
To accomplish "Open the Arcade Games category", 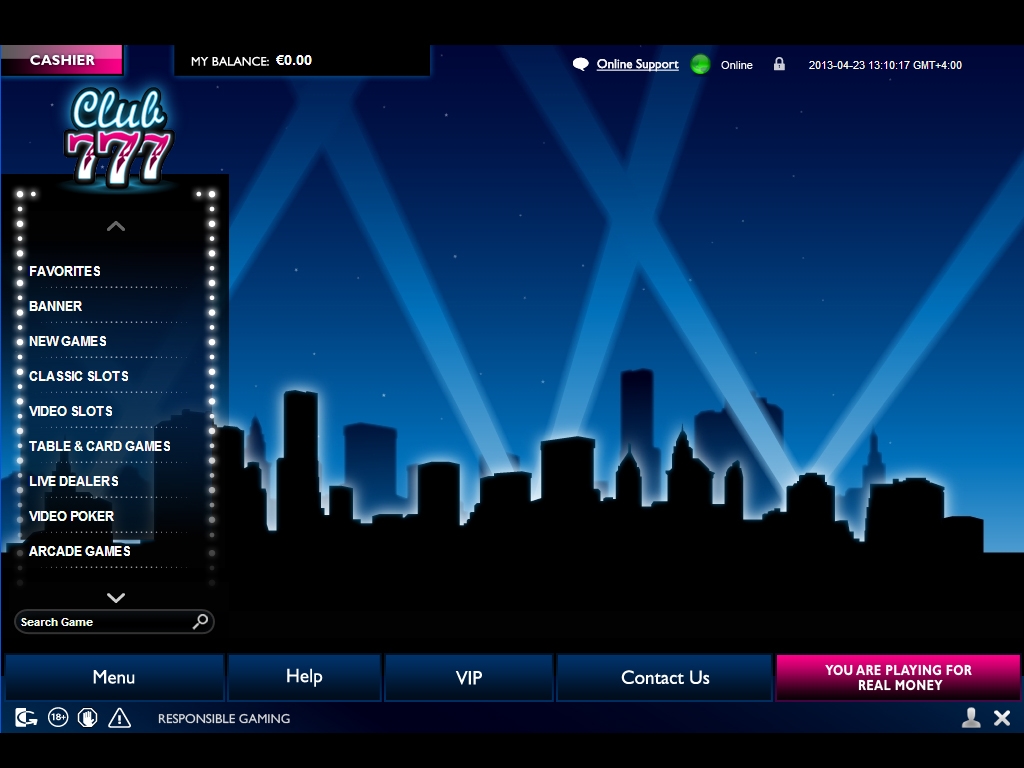I will click(x=80, y=551).
